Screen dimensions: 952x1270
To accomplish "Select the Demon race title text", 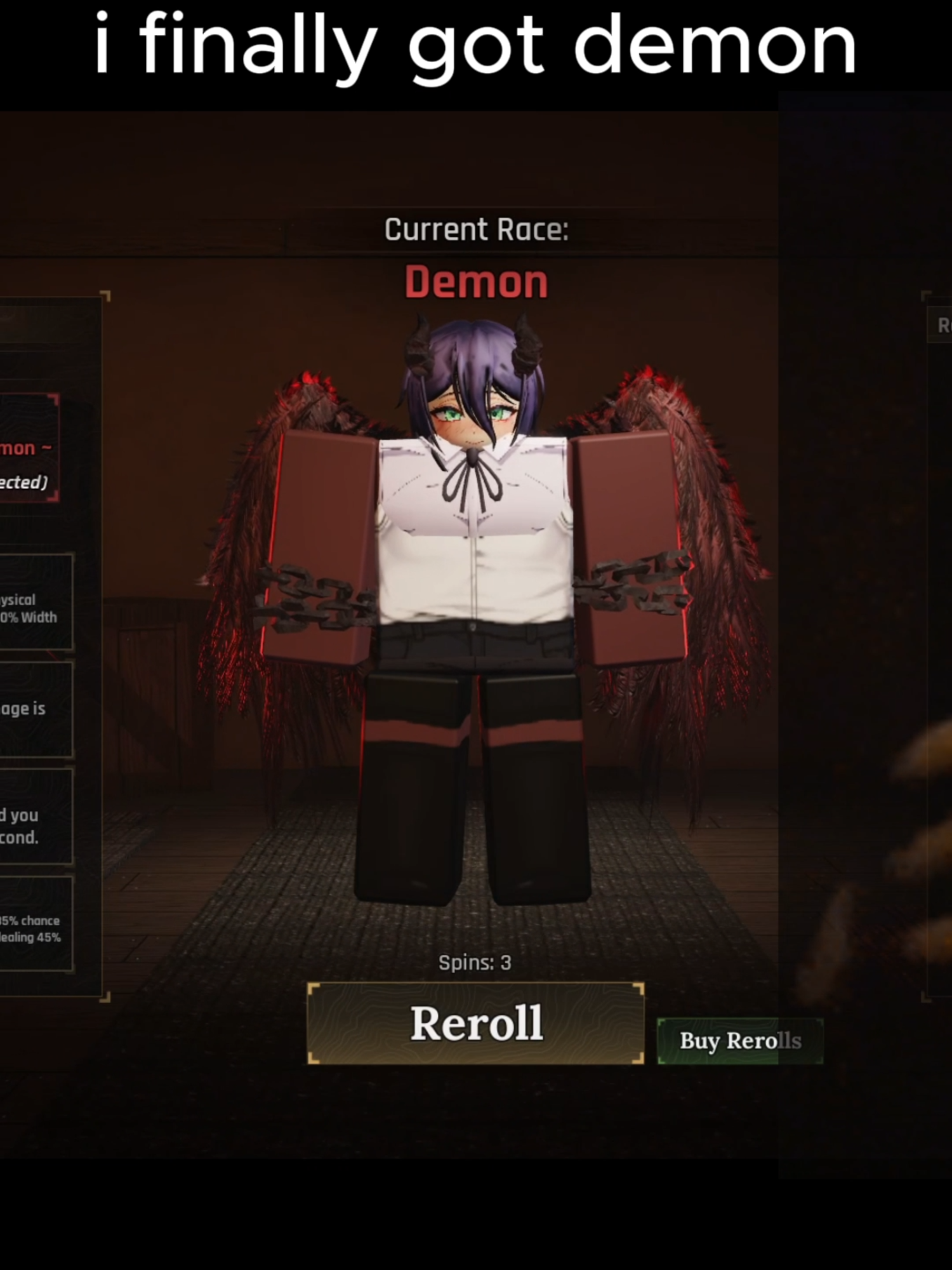I will click(x=476, y=283).
